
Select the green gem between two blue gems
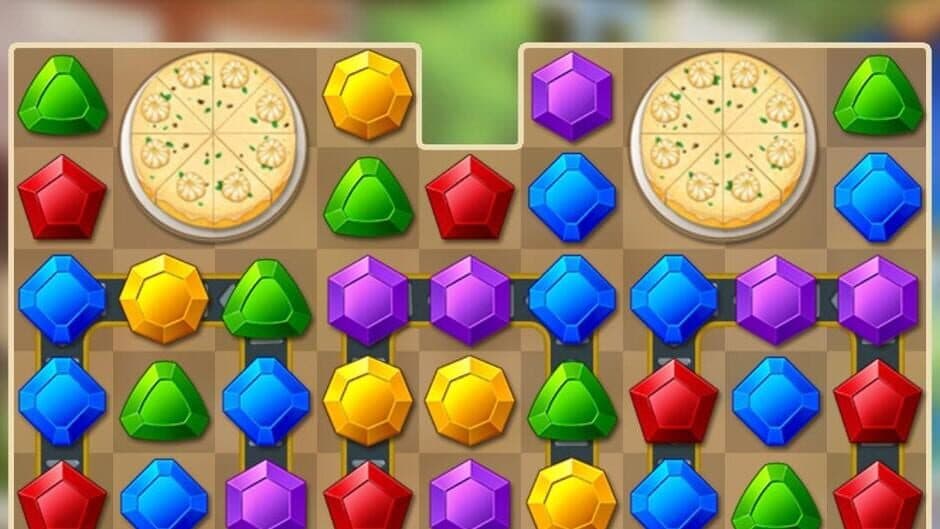[163, 401]
